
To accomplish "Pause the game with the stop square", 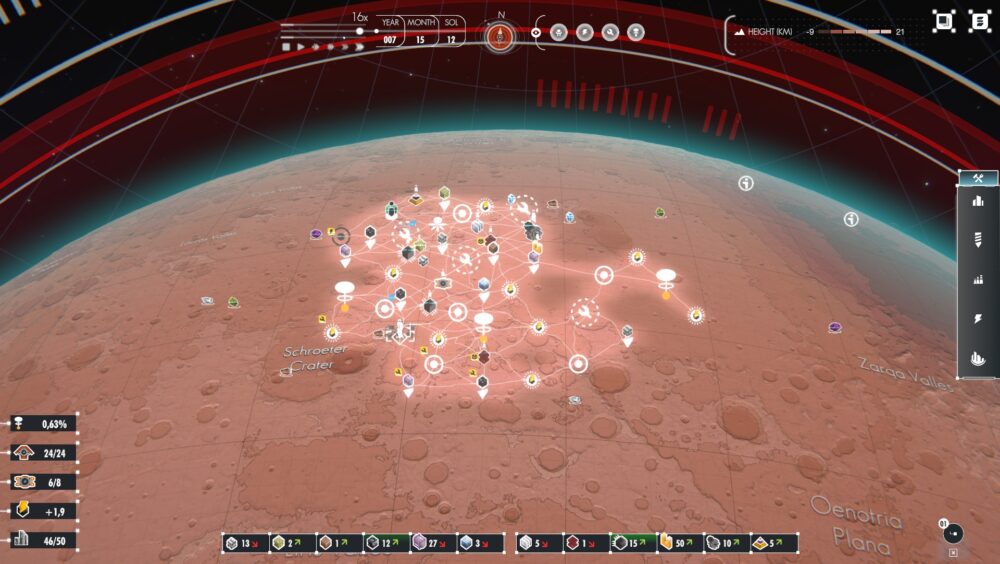I will coord(286,47).
